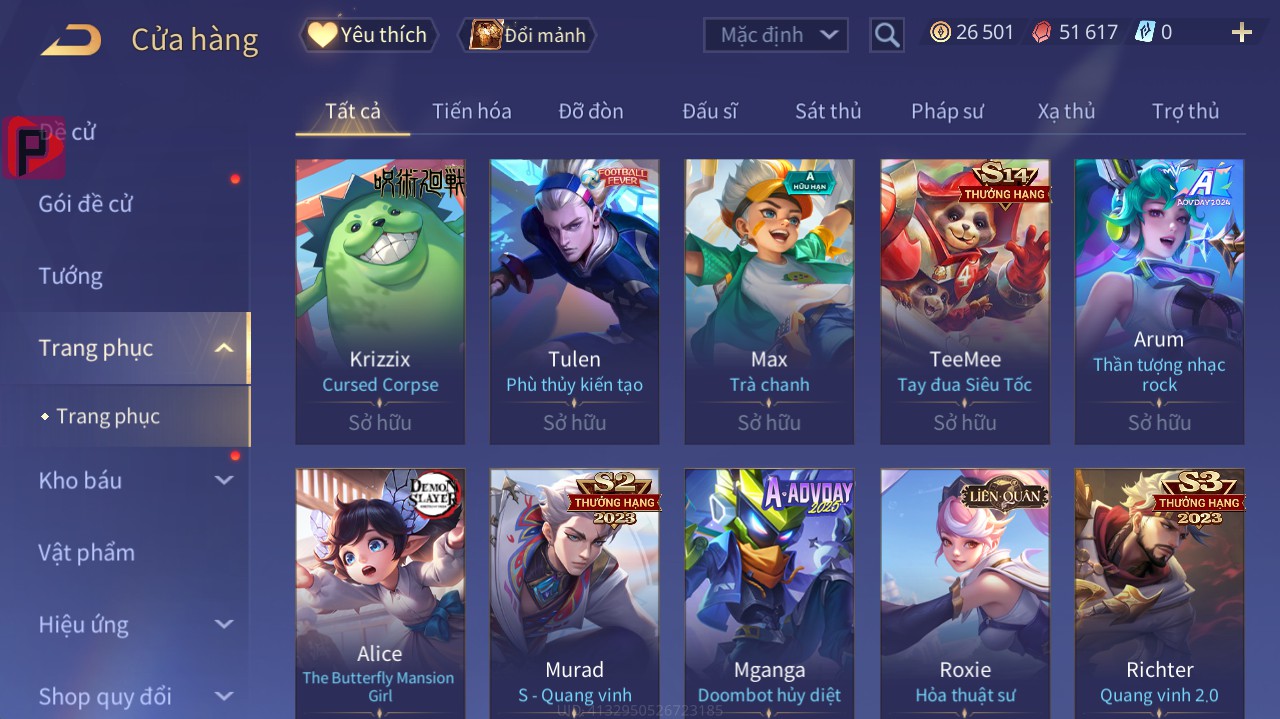View the Trợ thủ tab

(x=1185, y=111)
